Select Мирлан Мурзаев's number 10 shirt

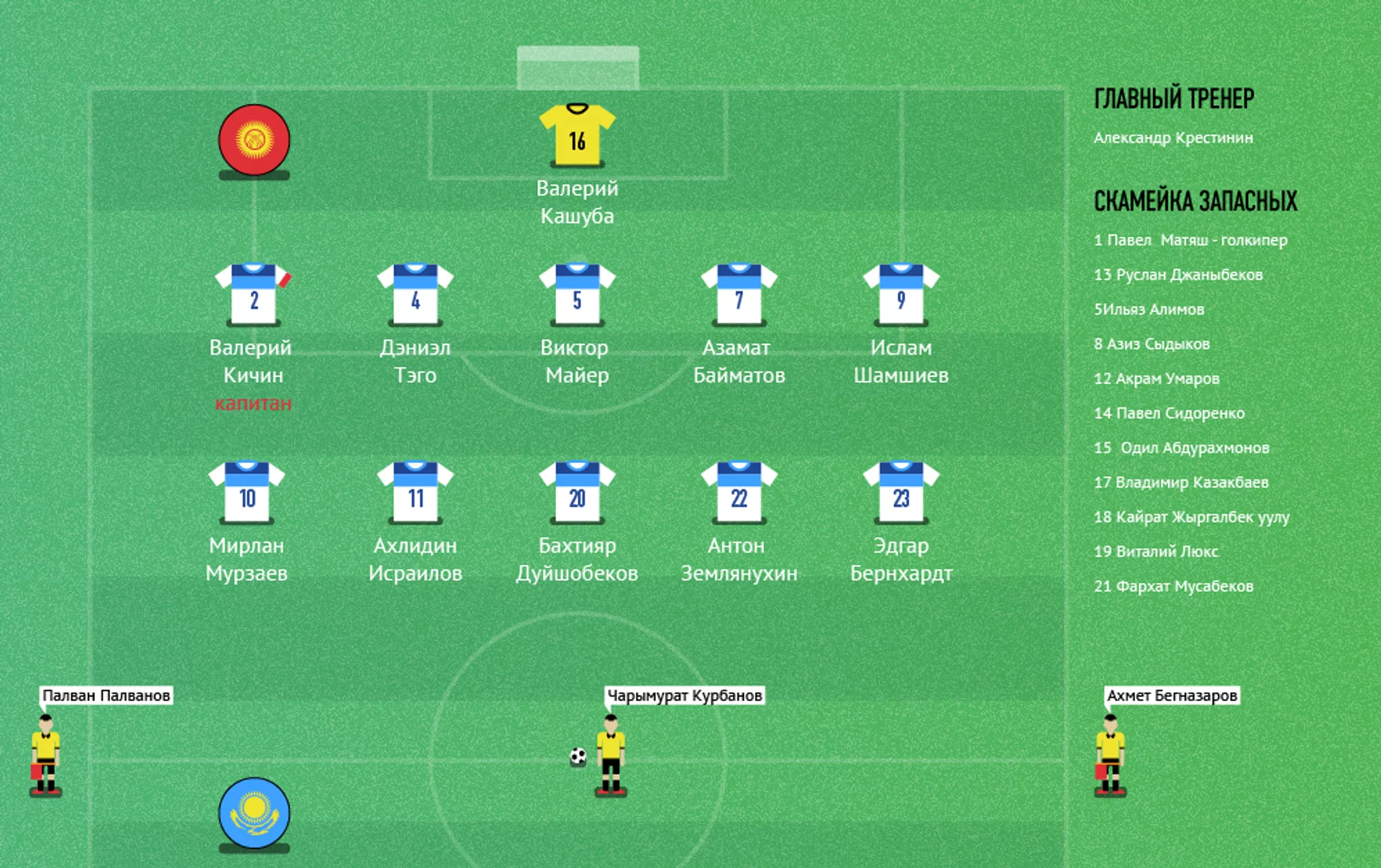[247, 493]
